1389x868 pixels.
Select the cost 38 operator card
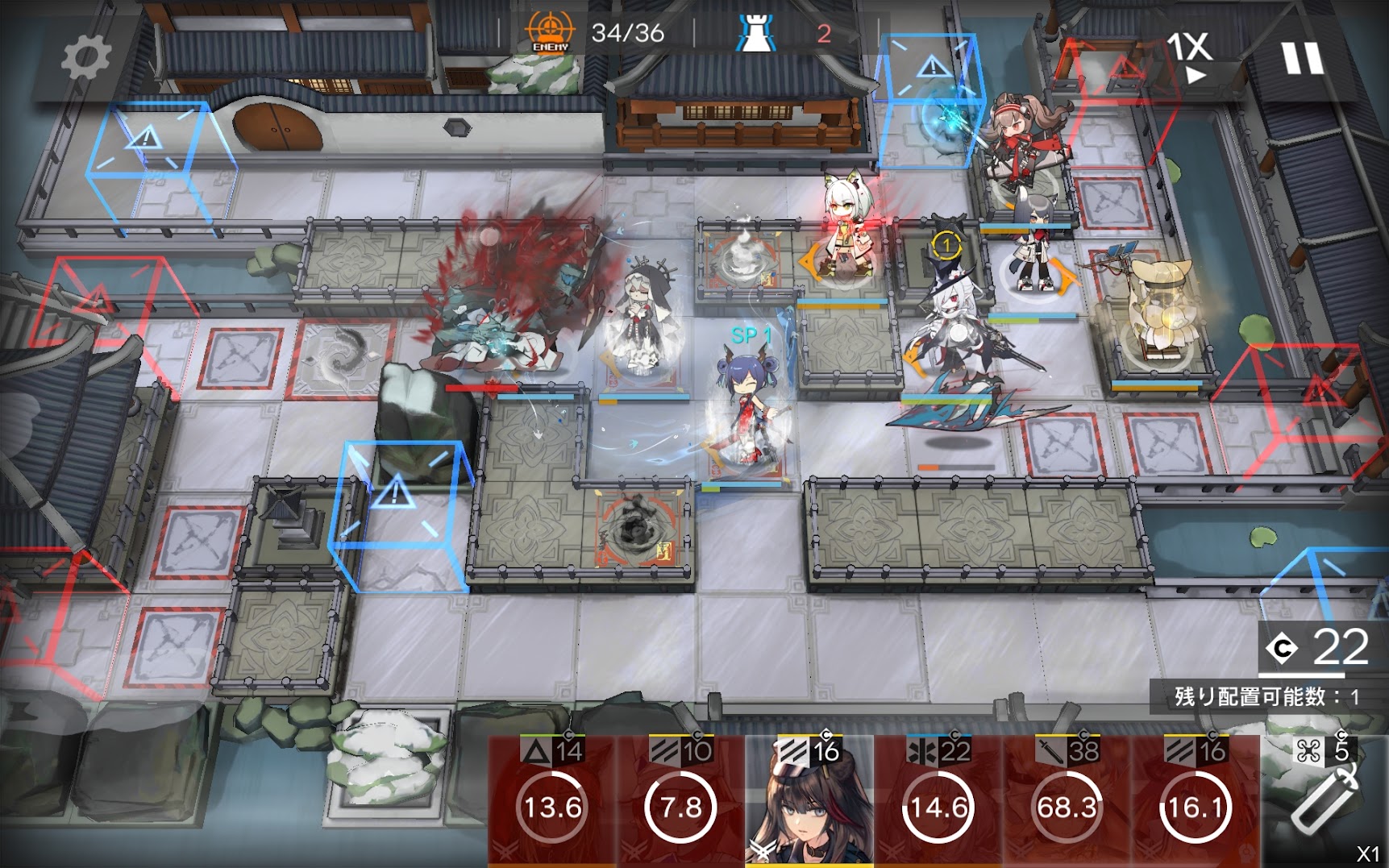click(x=1067, y=802)
